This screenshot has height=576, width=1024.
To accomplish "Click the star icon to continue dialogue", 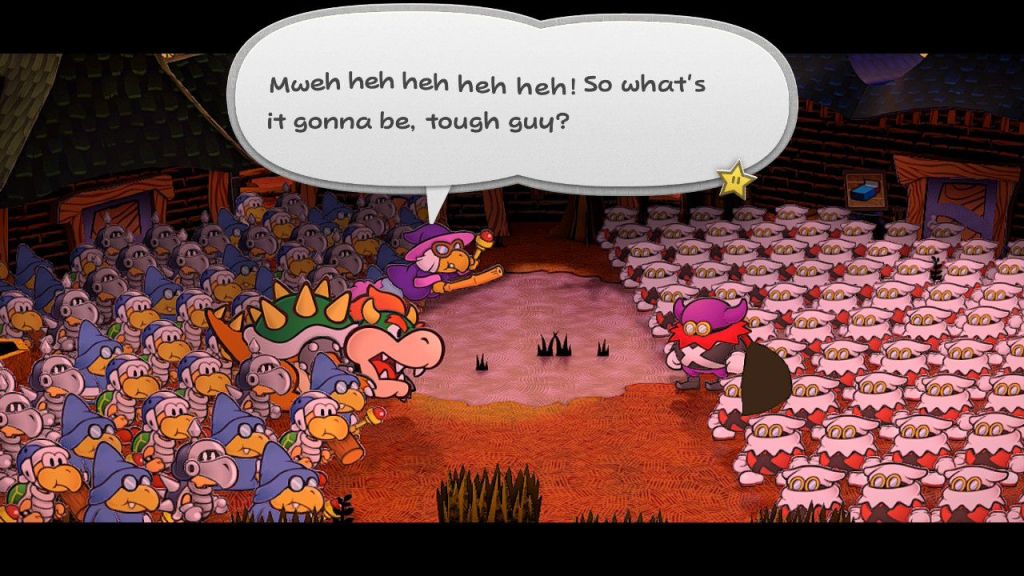I will click(x=735, y=179).
